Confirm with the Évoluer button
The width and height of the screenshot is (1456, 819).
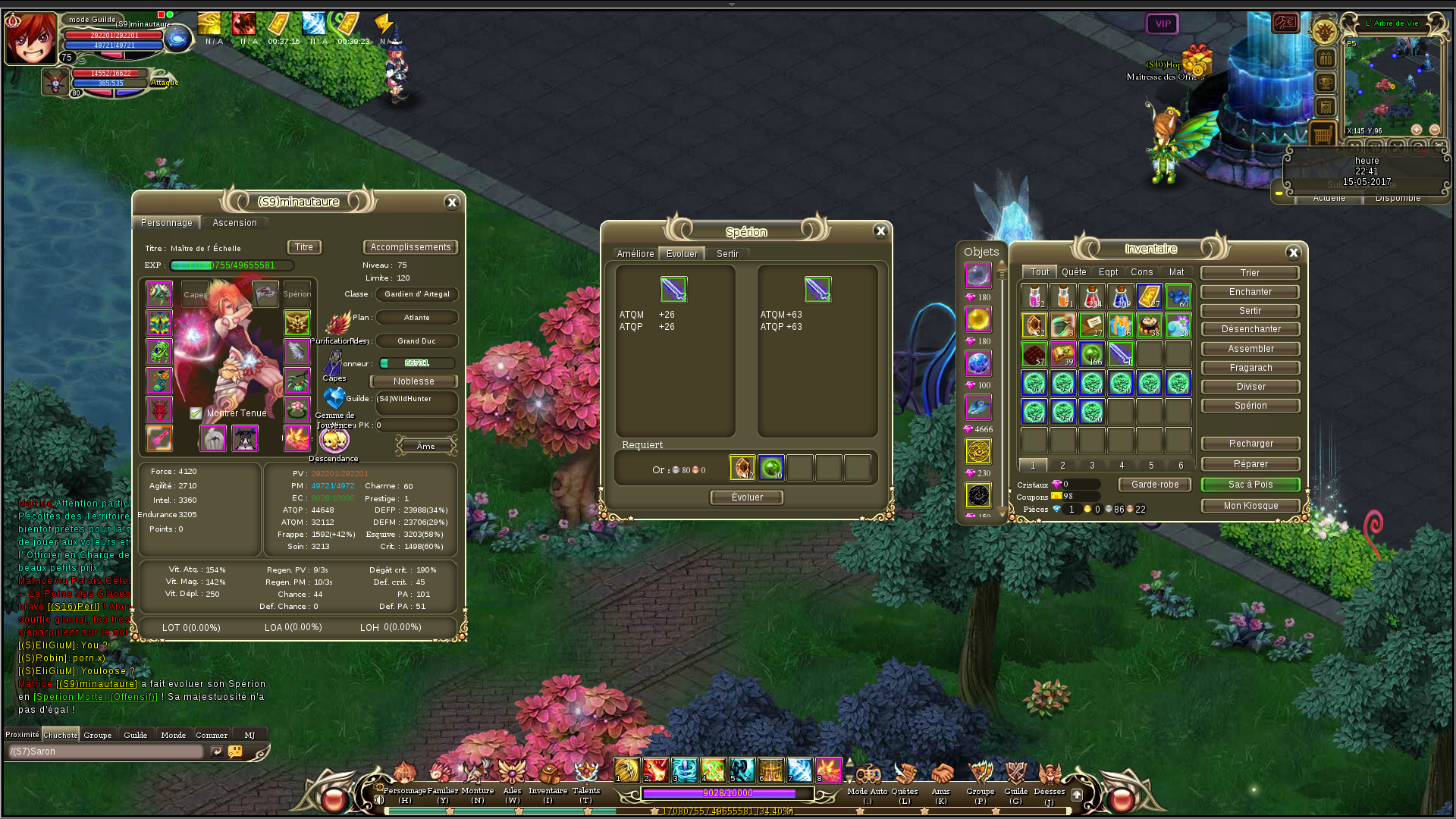(x=747, y=497)
